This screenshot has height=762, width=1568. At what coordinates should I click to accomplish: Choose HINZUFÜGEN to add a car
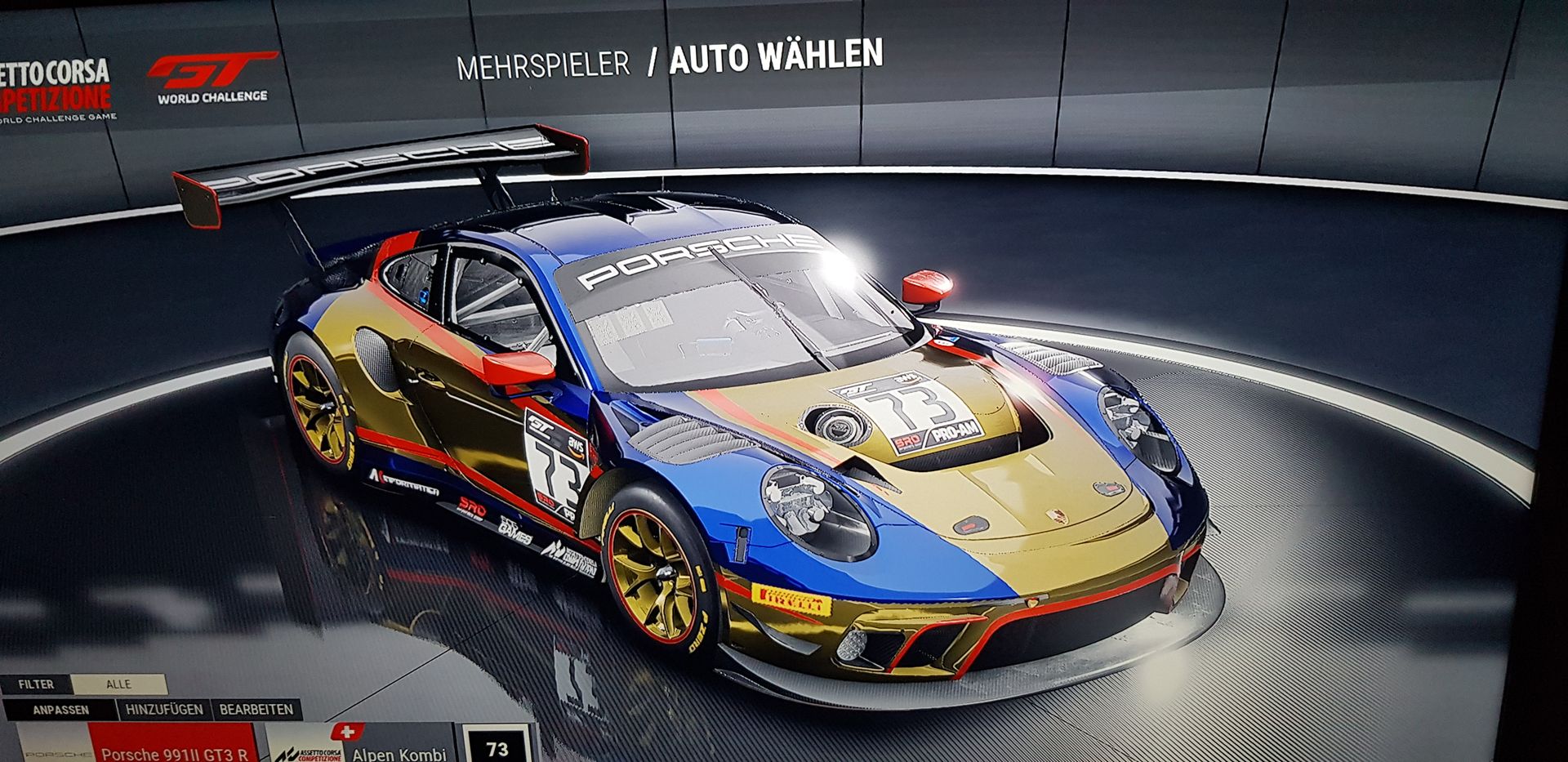click(164, 710)
